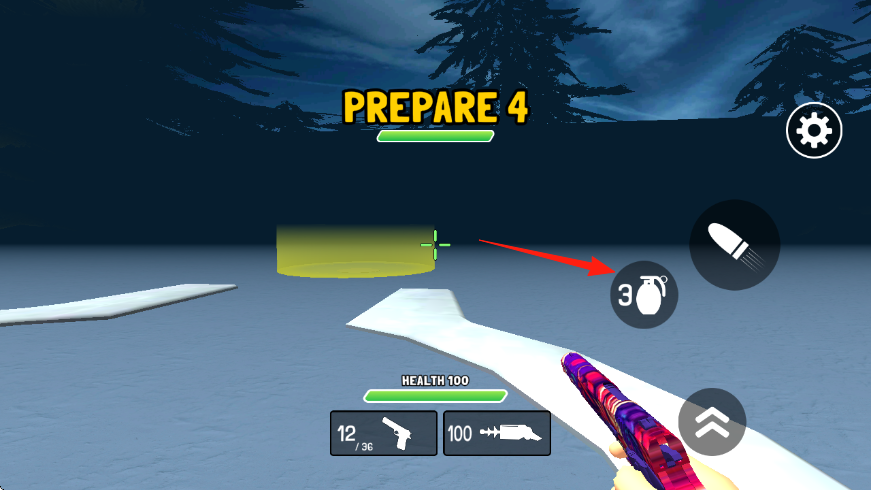Tap the bullet fire button
Image resolution: width=871 pixels, height=490 pixels.
(x=734, y=245)
